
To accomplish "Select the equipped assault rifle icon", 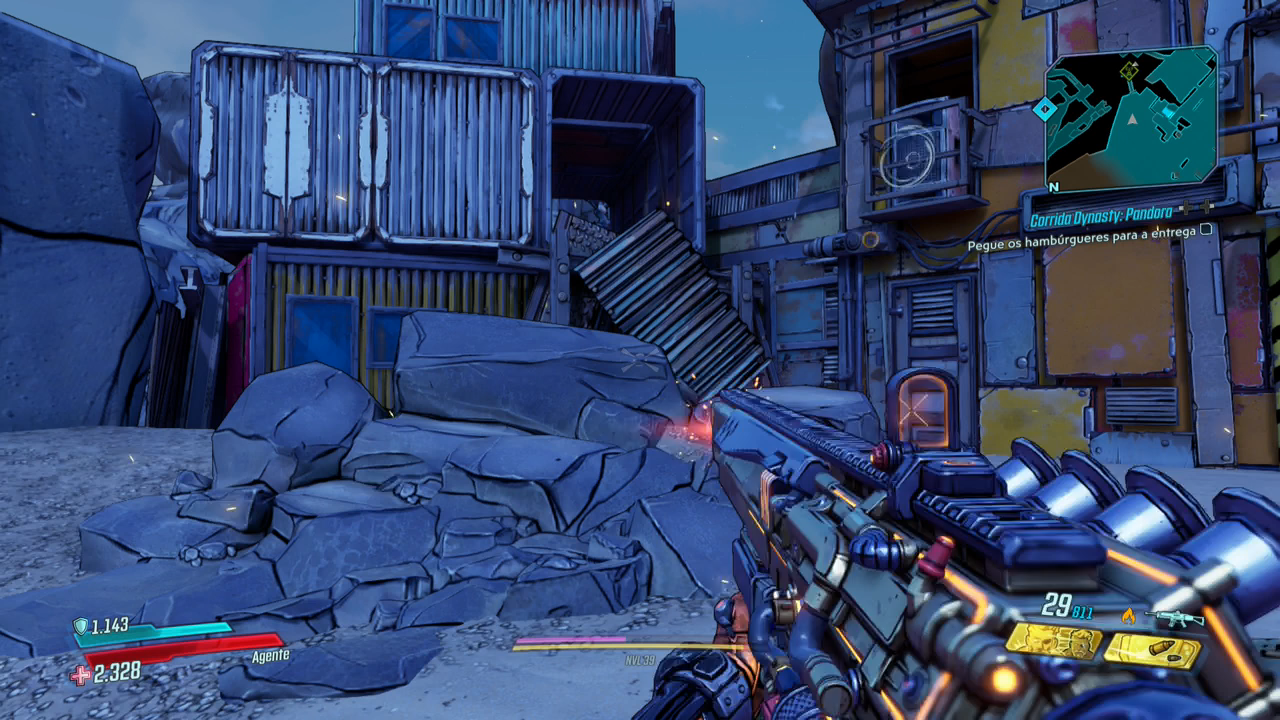I will tap(1174, 617).
